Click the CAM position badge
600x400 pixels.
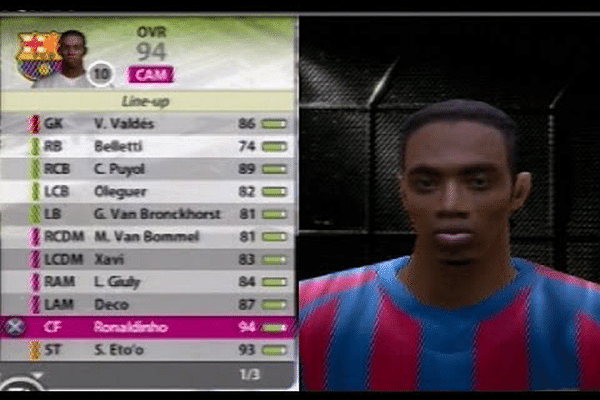pyautogui.click(x=150, y=74)
